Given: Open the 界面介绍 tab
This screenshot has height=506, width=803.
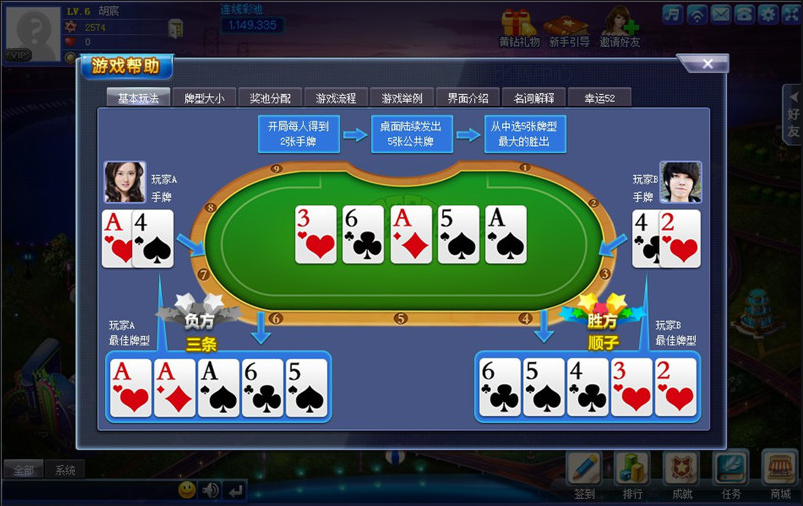Looking at the screenshot, I should click(468, 98).
